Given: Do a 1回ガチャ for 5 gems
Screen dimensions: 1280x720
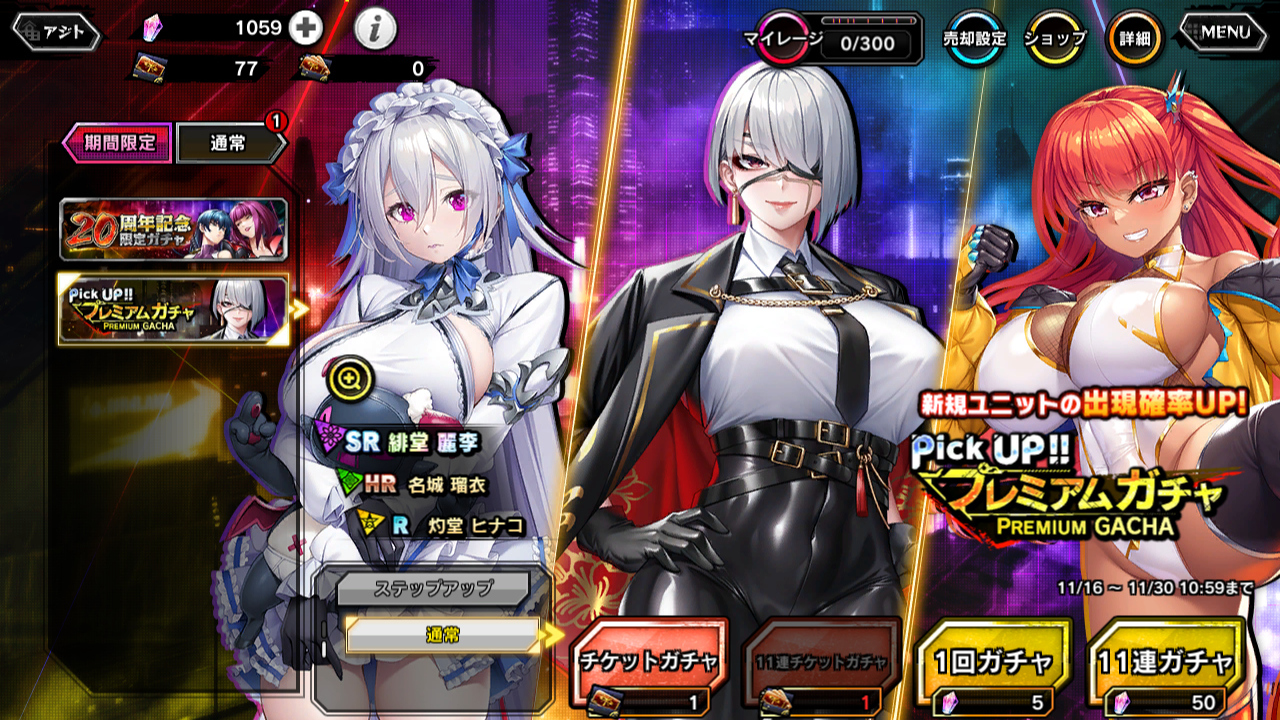Looking at the screenshot, I should [x=993, y=665].
